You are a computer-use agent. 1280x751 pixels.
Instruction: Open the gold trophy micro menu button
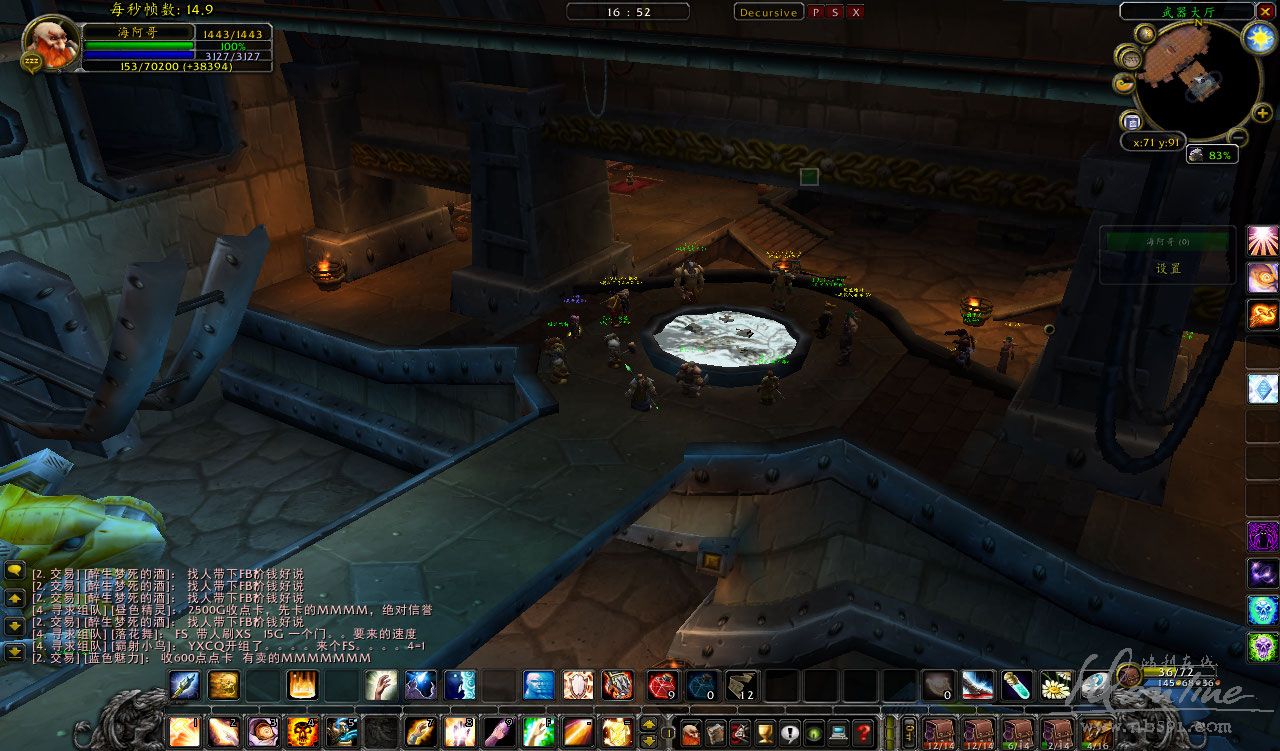tap(765, 732)
